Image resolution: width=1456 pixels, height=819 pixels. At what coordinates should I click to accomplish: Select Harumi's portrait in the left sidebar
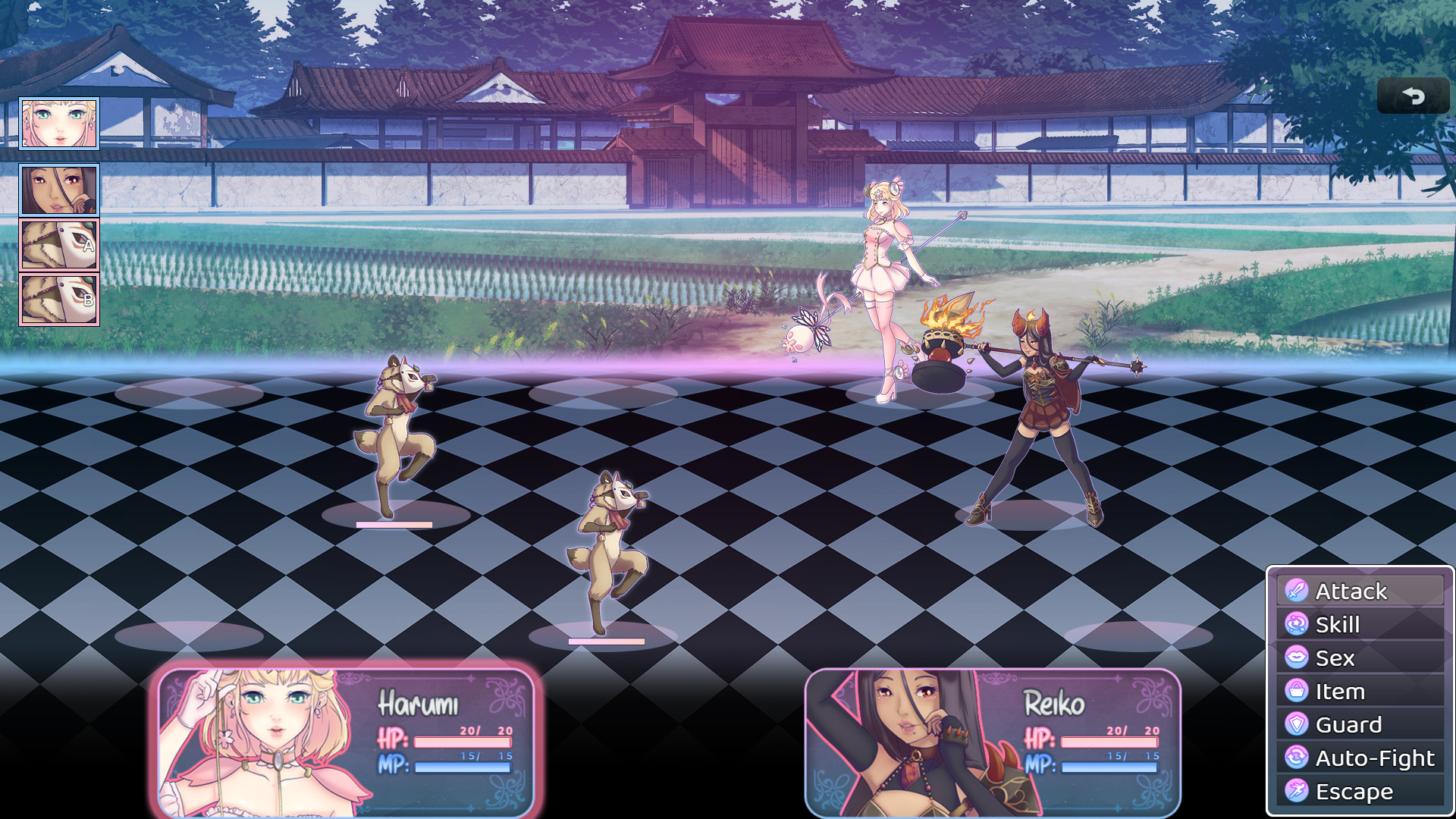click(x=58, y=123)
